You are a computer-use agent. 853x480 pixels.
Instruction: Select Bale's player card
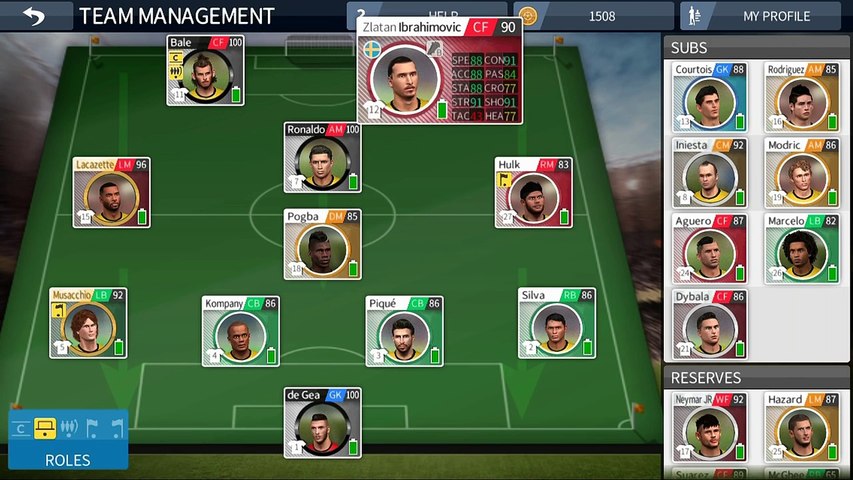pyautogui.click(x=205, y=70)
